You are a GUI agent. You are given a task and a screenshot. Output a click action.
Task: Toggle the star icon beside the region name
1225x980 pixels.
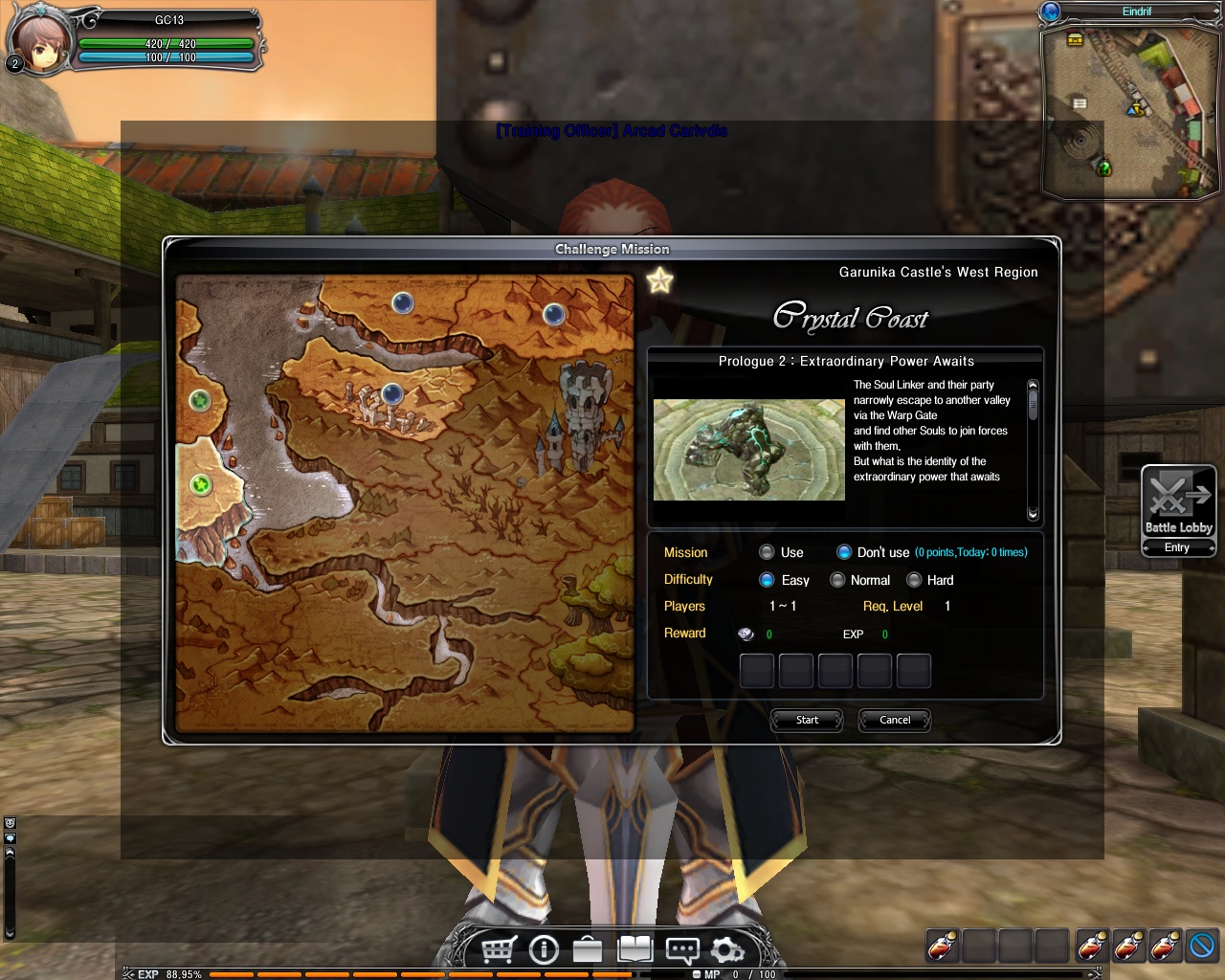[660, 280]
